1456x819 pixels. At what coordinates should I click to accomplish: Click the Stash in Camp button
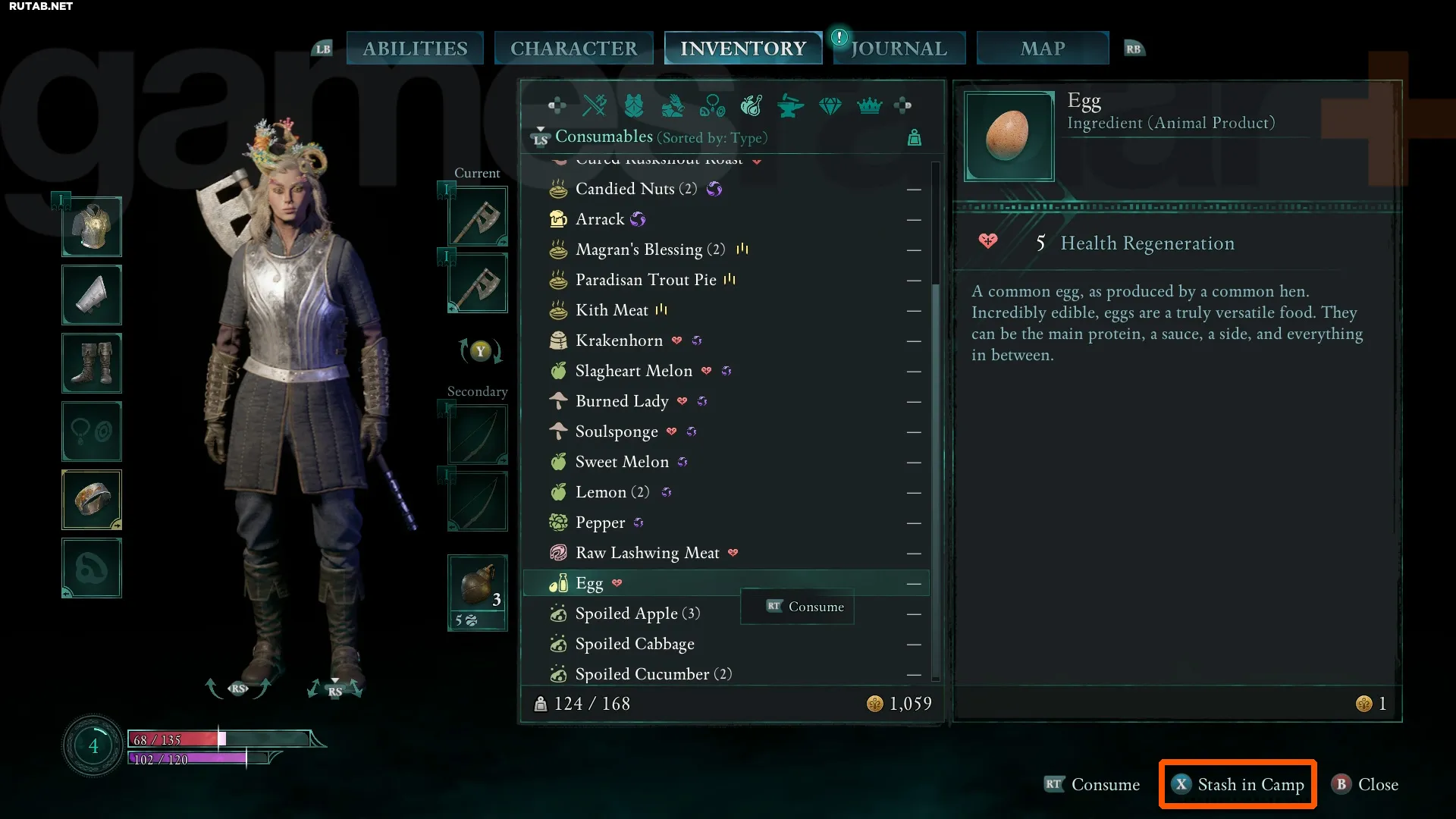pos(1238,784)
